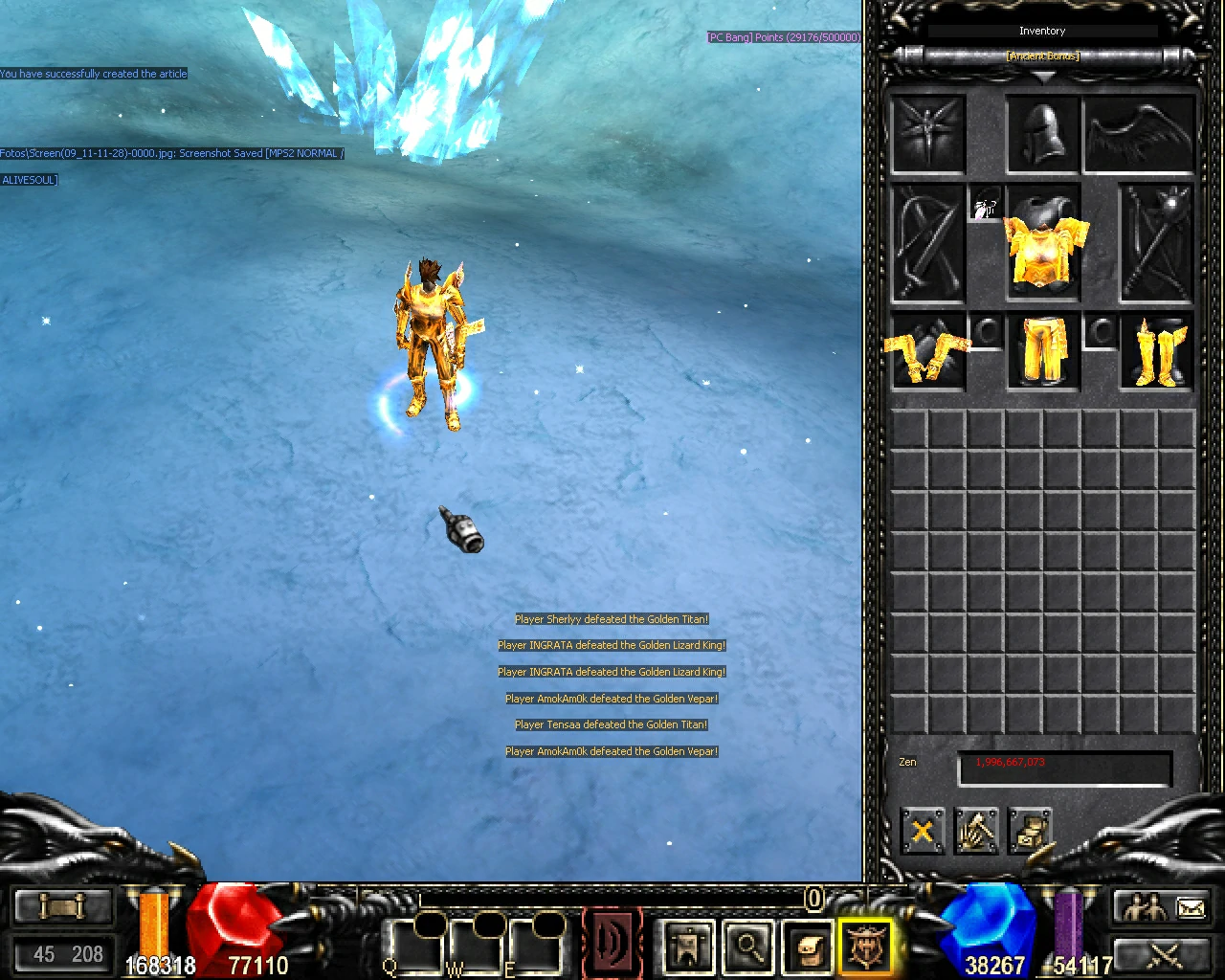Open the highlighted guild crest icon

(866, 946)
